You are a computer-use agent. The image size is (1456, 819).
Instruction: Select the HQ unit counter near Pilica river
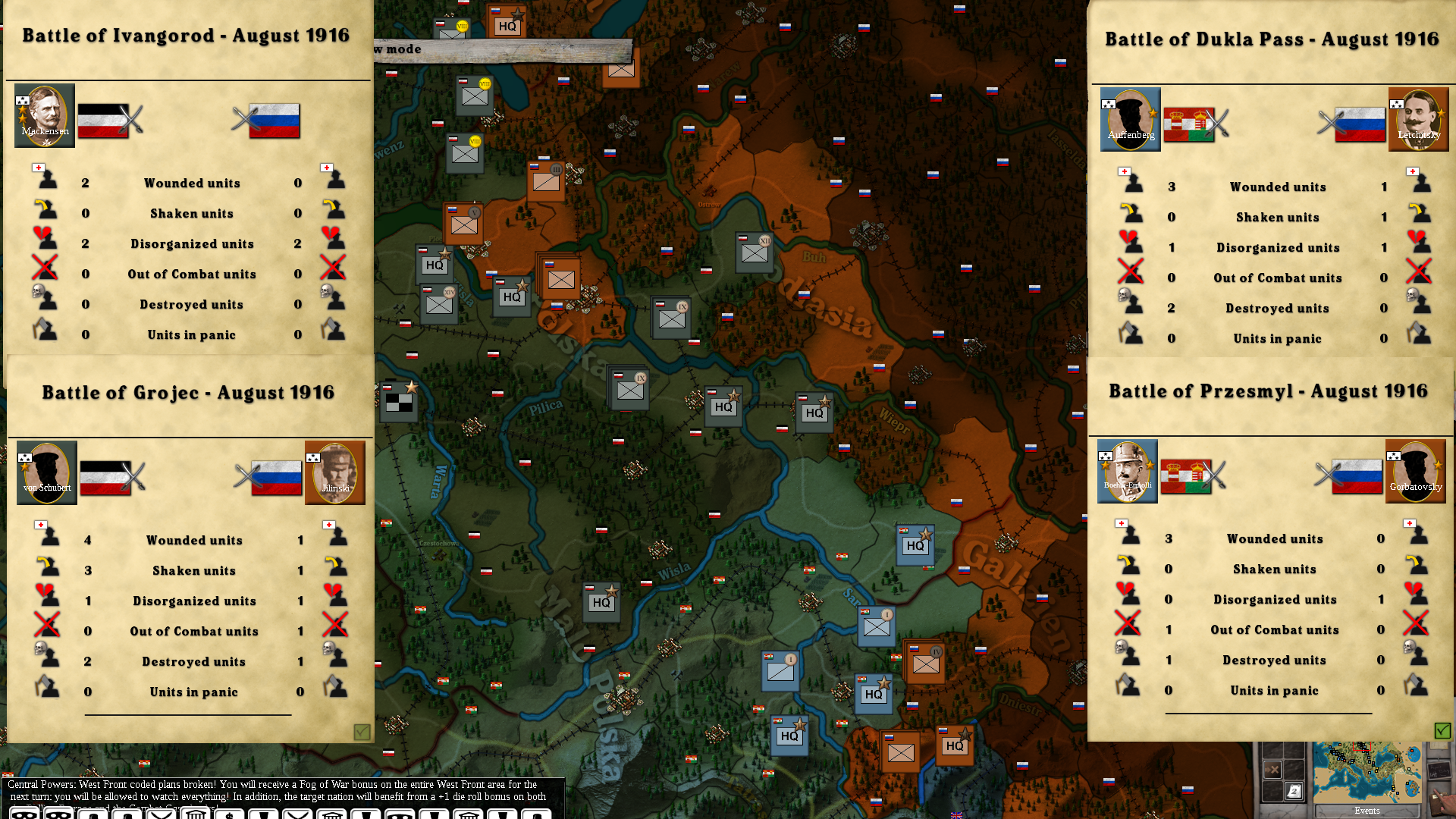point(723,406)
